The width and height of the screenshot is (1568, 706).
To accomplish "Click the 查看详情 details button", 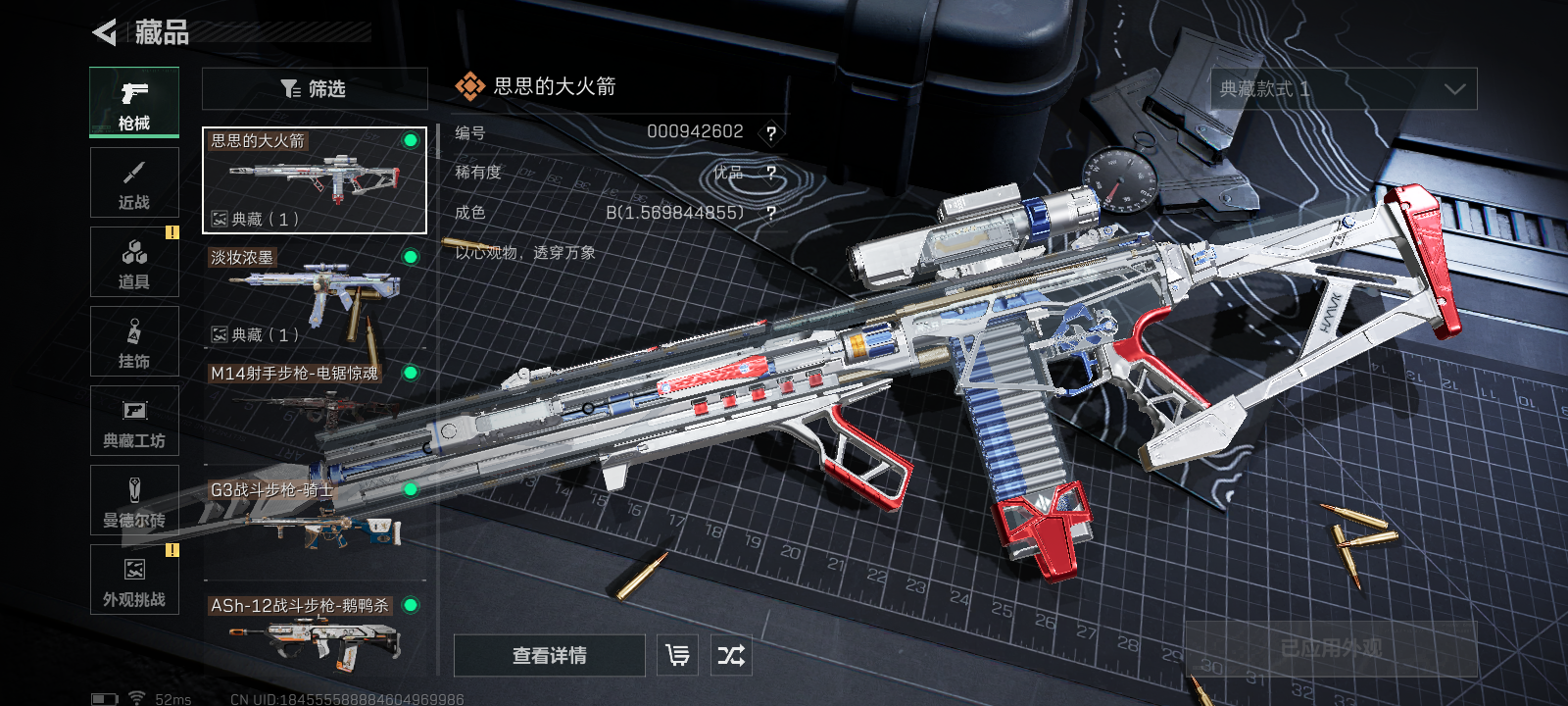I will (549, 655).
